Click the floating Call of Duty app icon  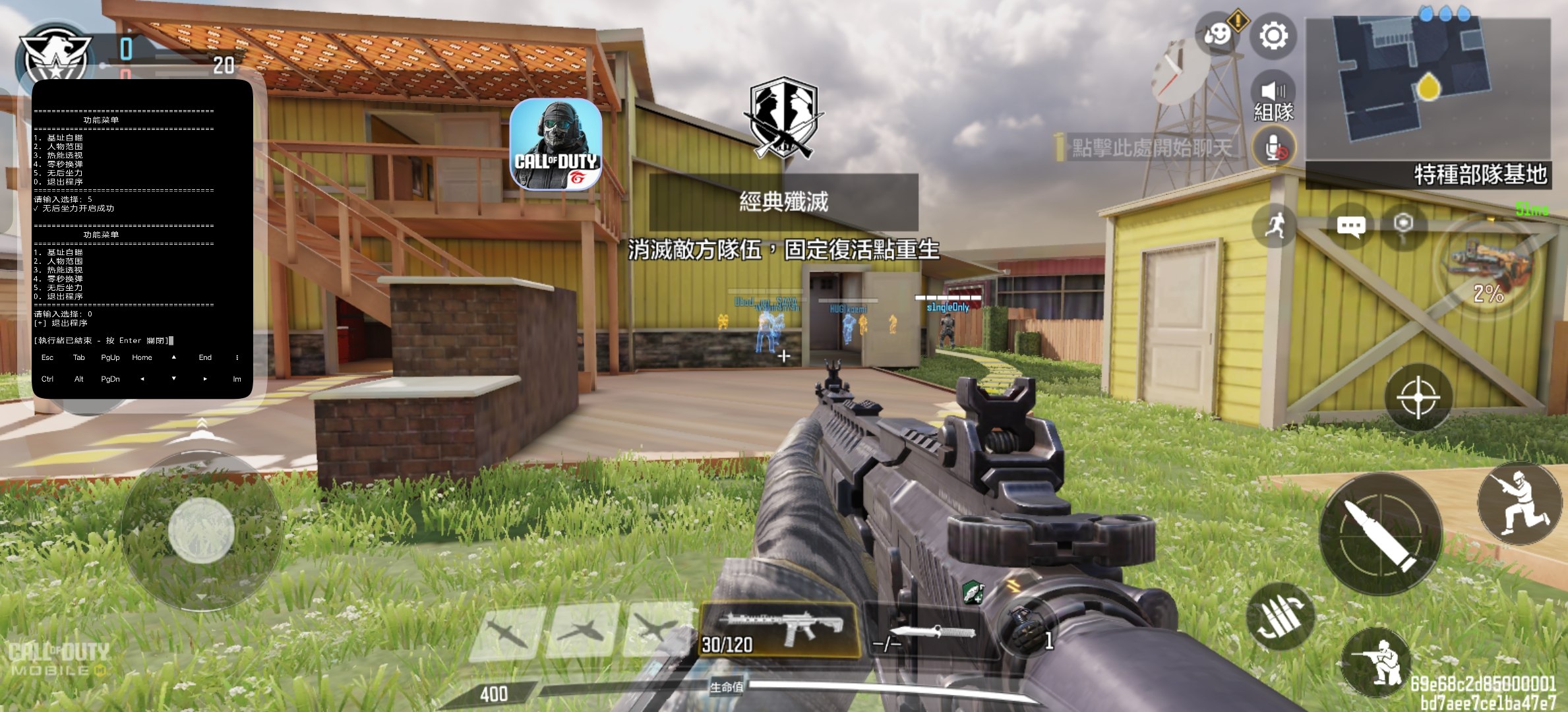click(556, 144)
